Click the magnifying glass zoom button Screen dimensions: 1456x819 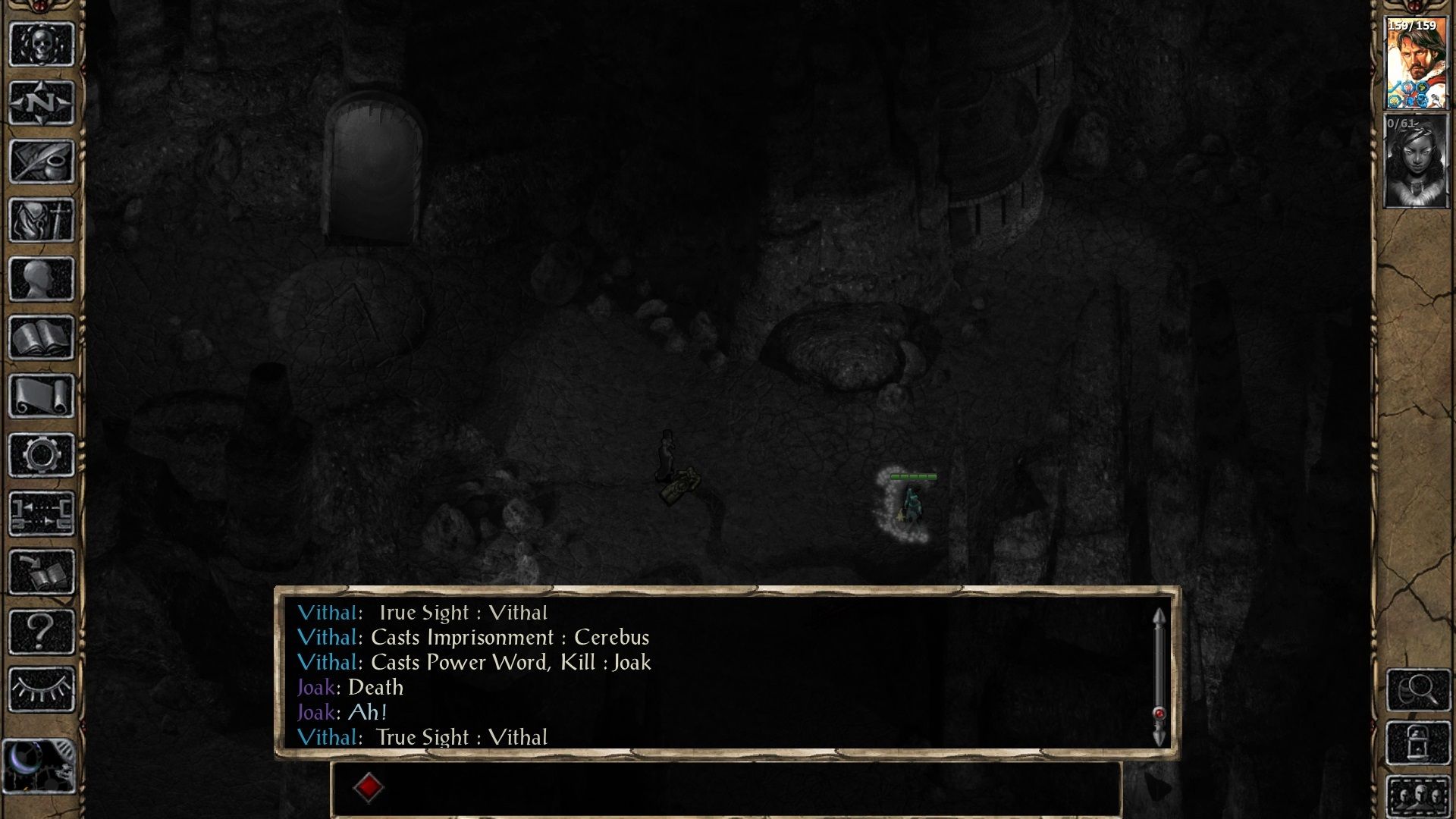(1418, 689)
